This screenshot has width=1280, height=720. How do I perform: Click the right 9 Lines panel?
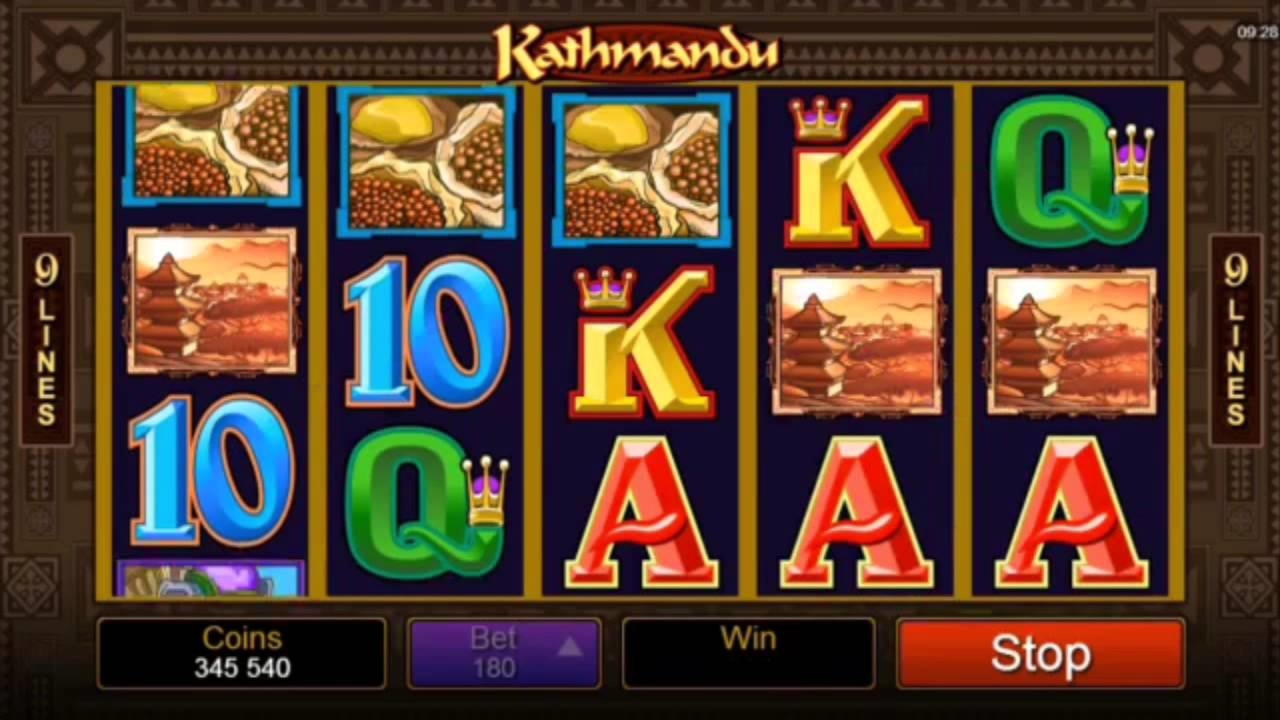tap(1232, 340)
